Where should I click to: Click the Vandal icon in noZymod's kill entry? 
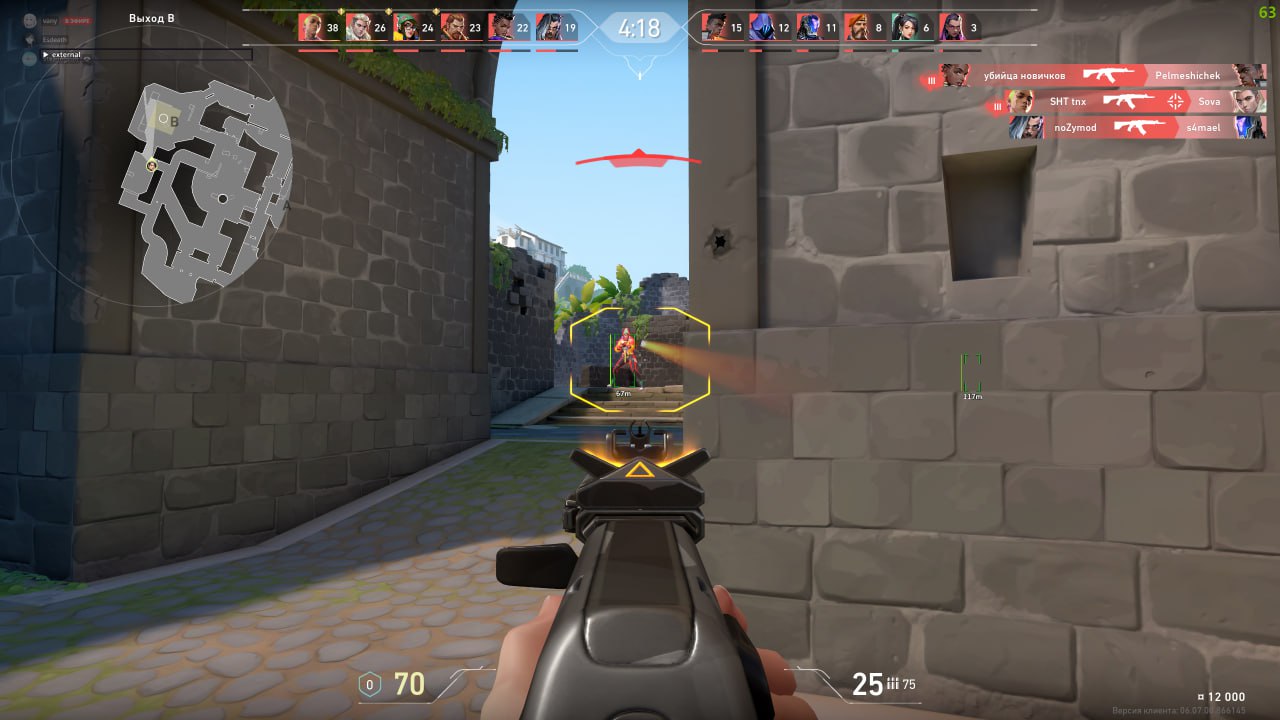click(1140, 126)
